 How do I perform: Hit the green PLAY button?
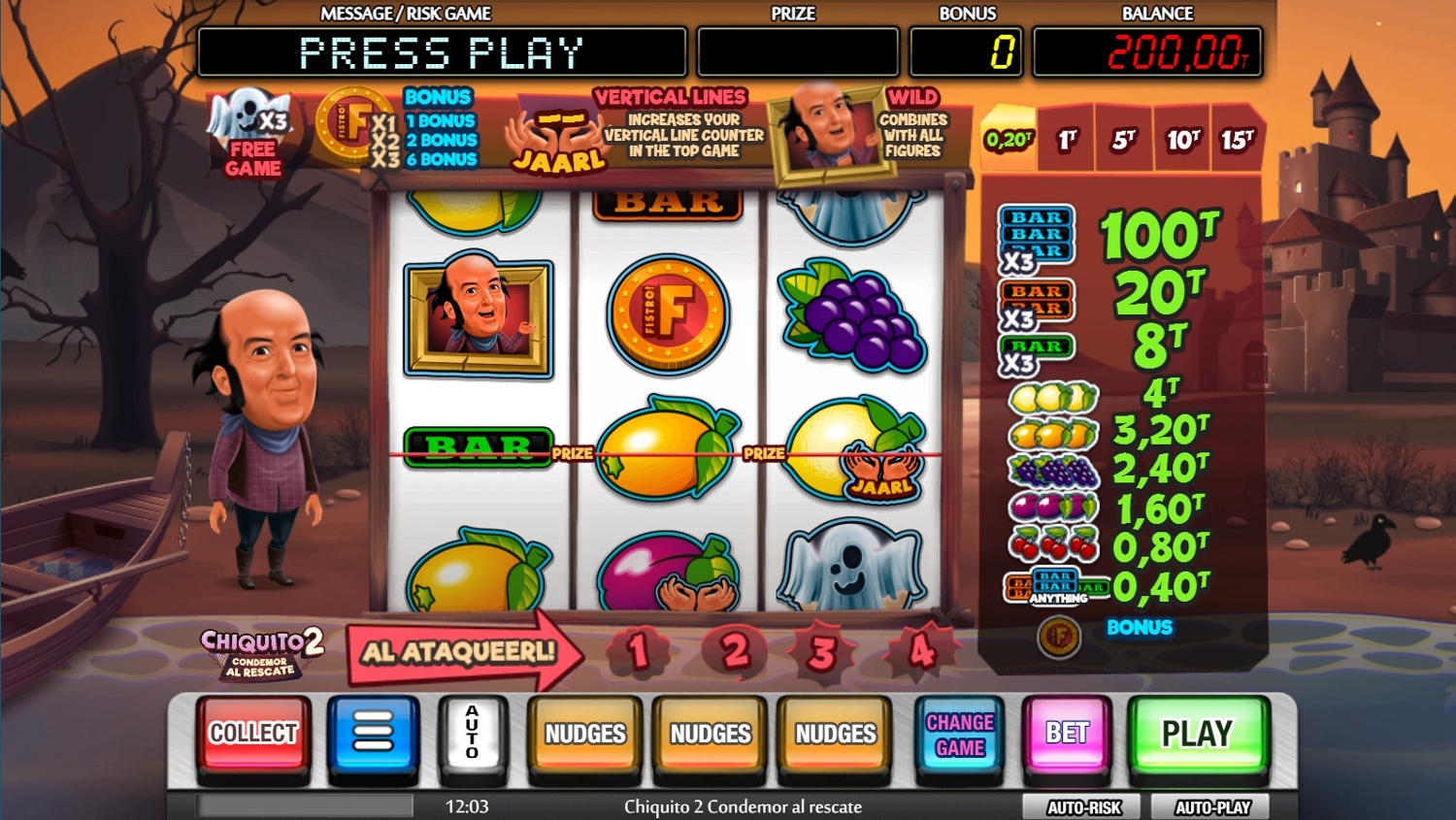point(1197,735)
